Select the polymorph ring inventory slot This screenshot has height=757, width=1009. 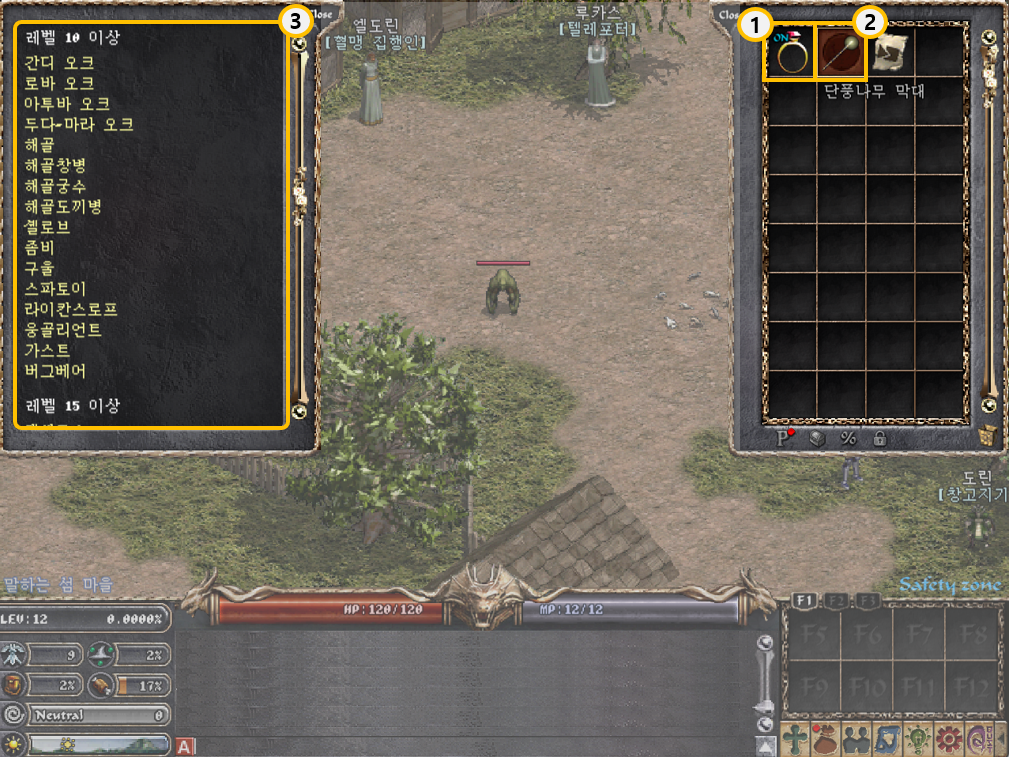[792, 52]
